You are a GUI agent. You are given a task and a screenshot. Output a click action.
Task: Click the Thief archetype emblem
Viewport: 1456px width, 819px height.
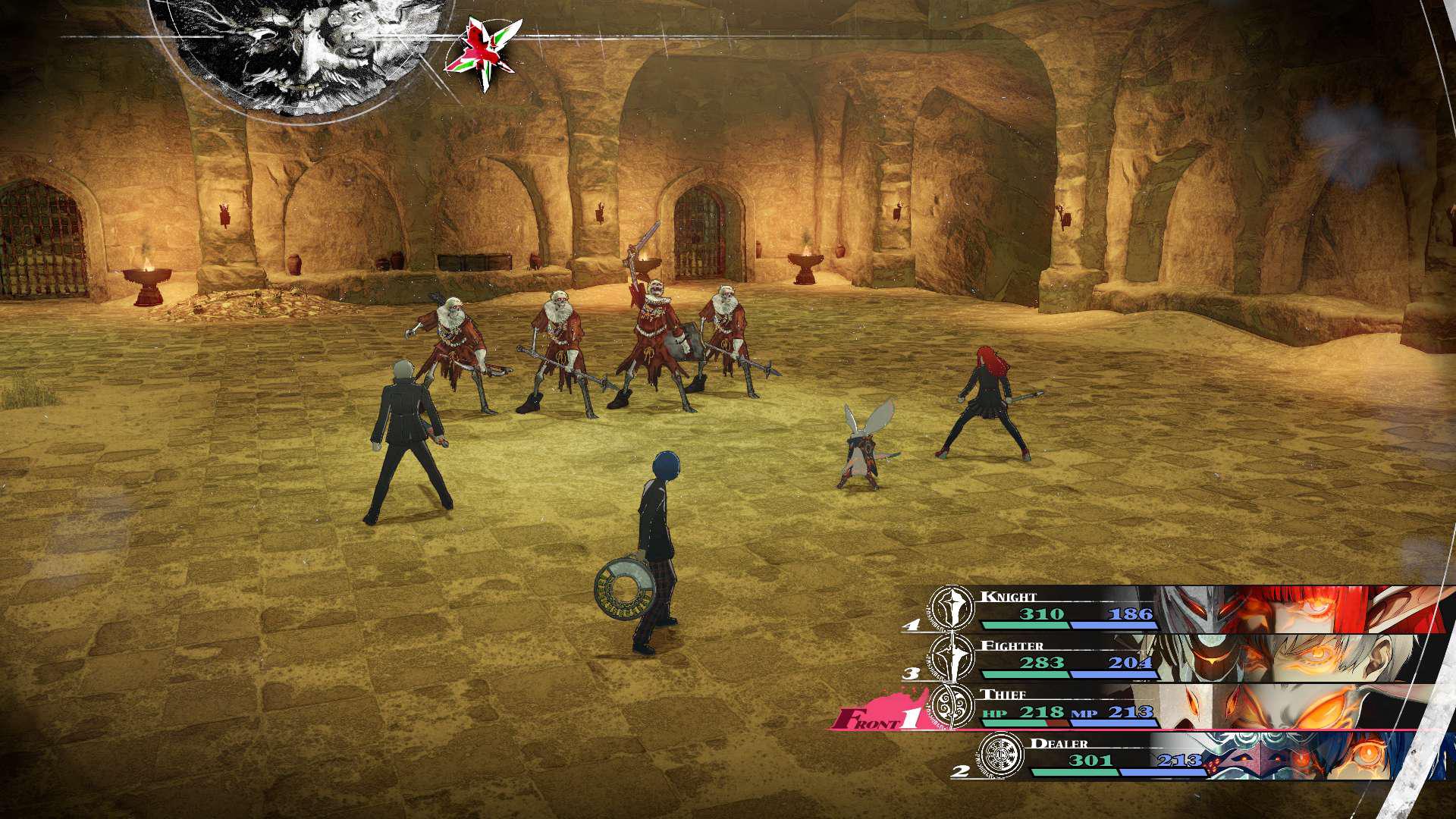(952, 707)
